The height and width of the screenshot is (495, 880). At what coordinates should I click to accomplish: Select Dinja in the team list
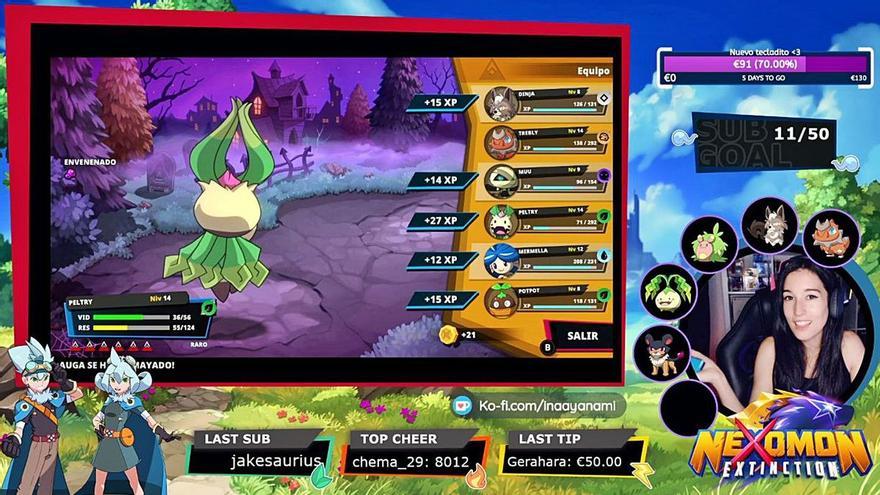coord(548,103)
